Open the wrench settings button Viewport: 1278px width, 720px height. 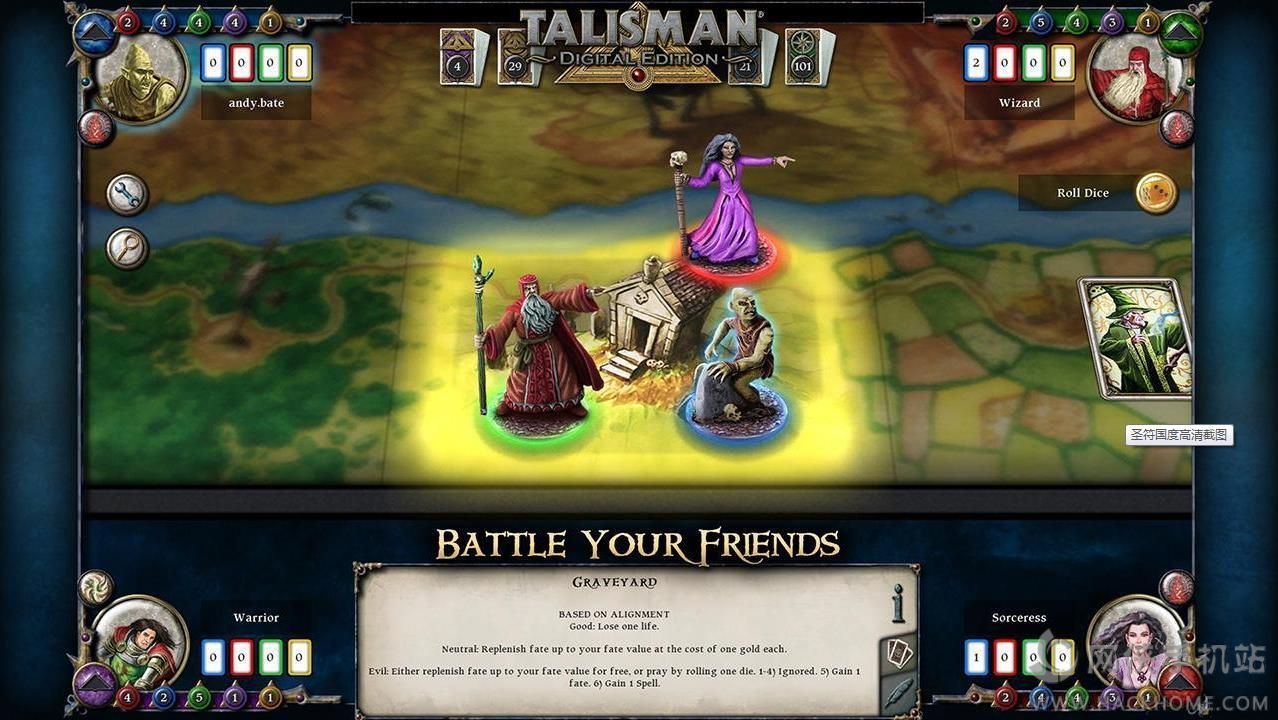click(x=127, y=195)
